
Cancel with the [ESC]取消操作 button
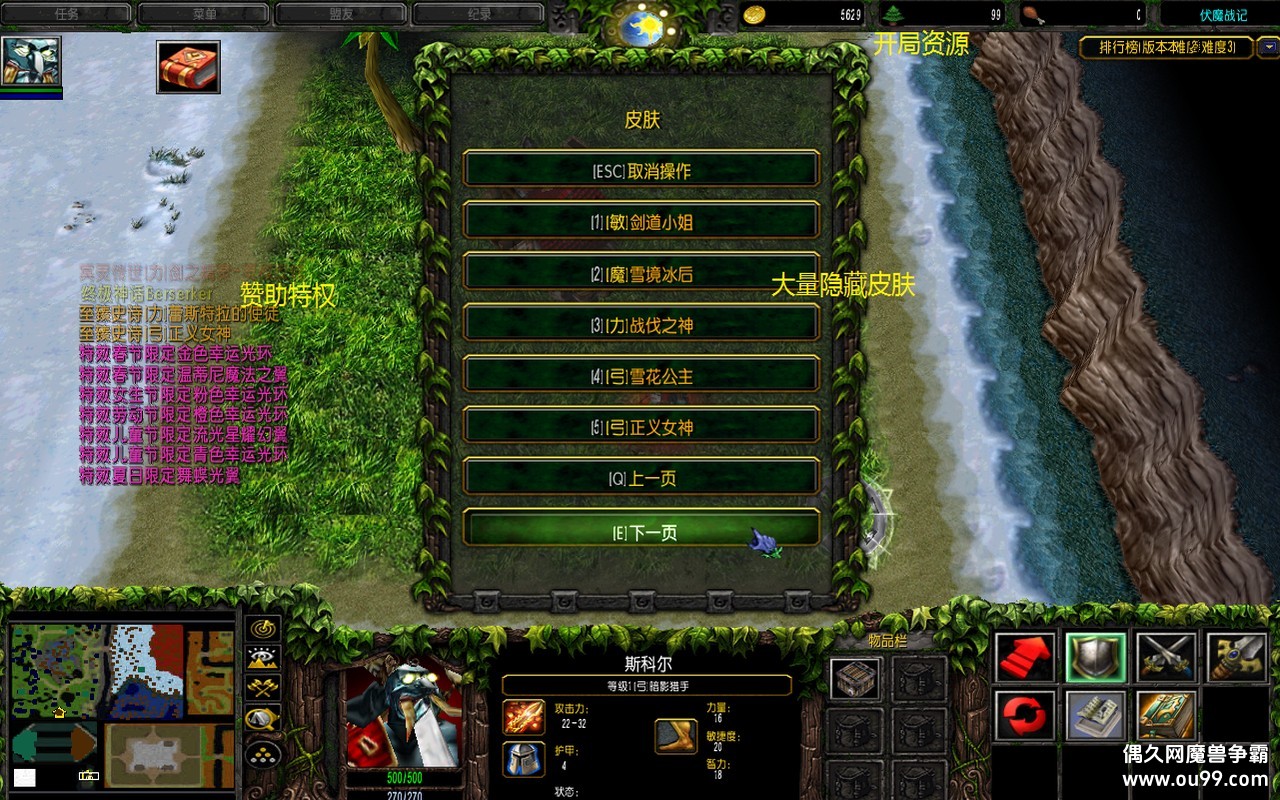coord(641,170)
